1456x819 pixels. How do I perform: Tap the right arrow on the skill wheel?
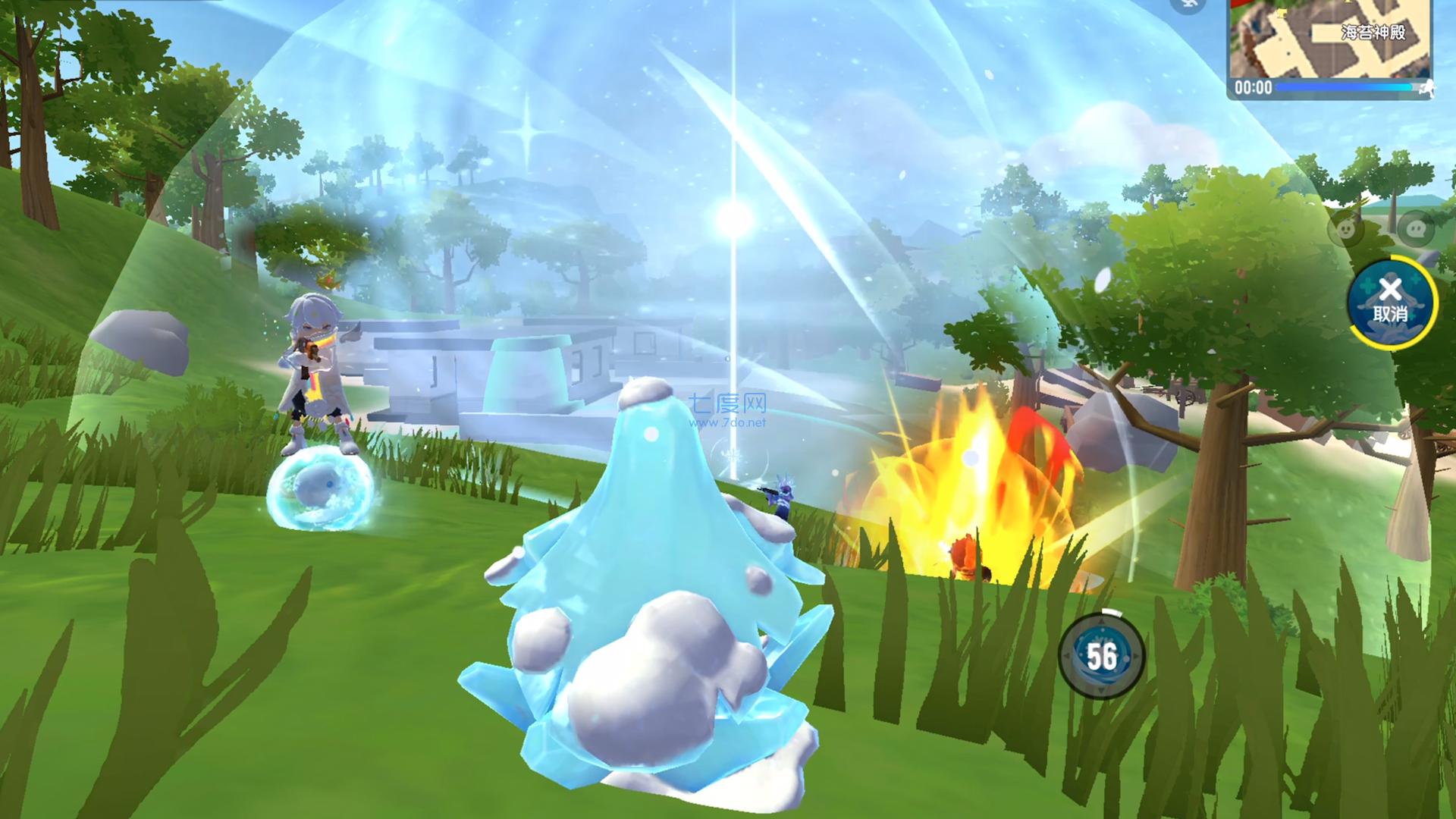[x=1134, y=655]
